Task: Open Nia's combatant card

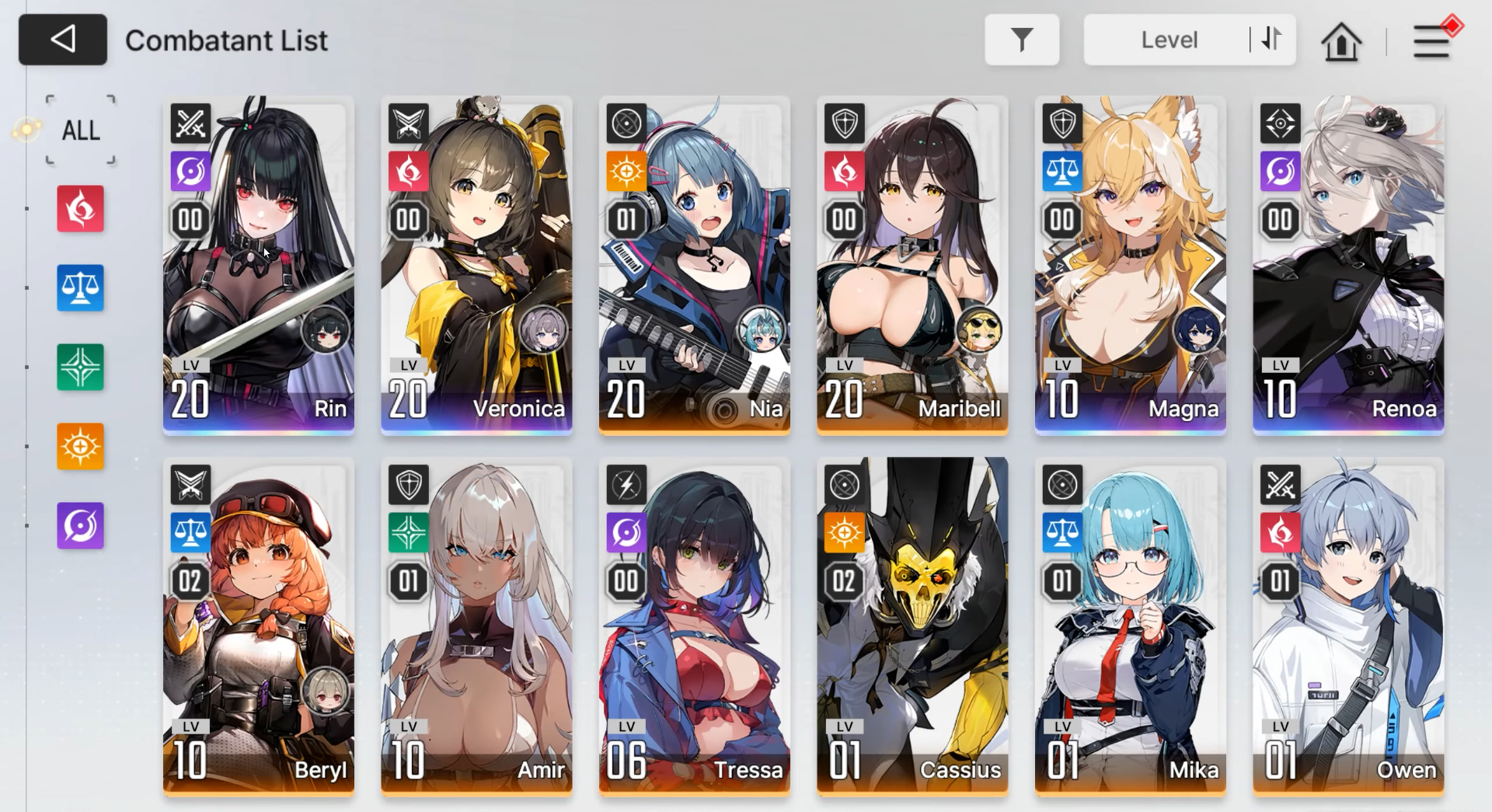Action: pos(695,264)
